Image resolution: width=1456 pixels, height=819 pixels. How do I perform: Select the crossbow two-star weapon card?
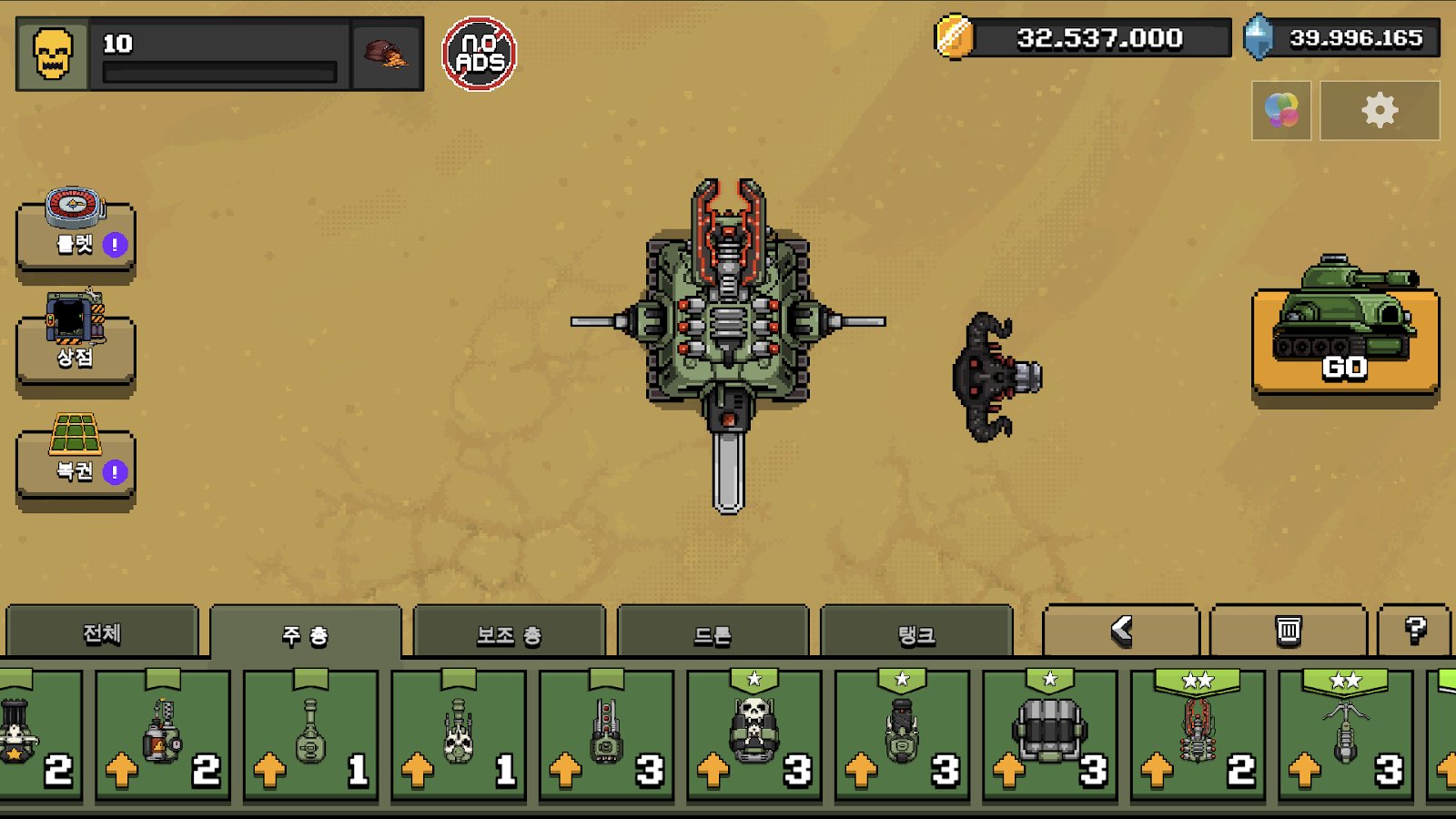click(x=1345, y=735)
